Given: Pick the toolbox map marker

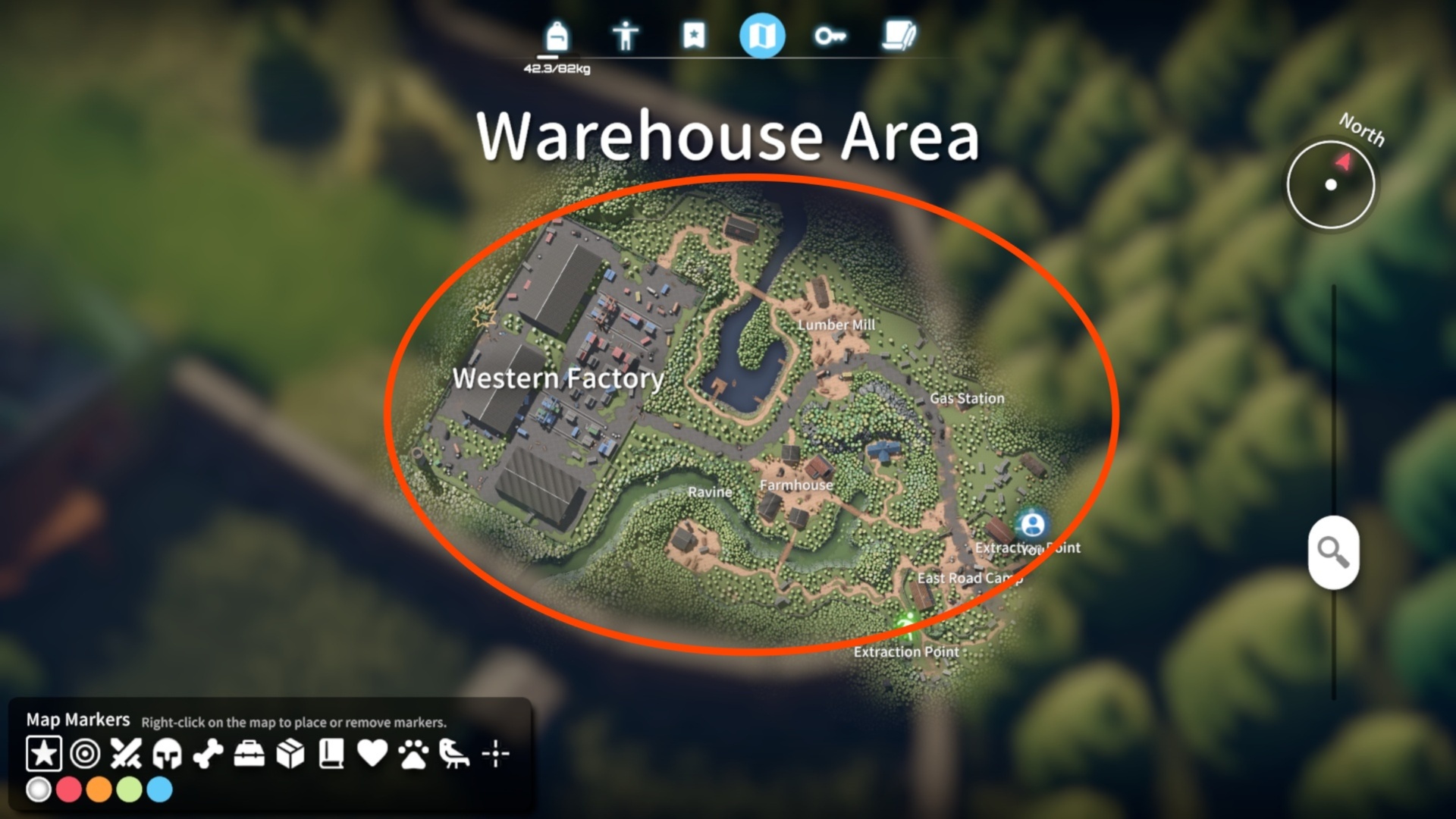Looking at the screenshot, I should [x=249, y=754].
